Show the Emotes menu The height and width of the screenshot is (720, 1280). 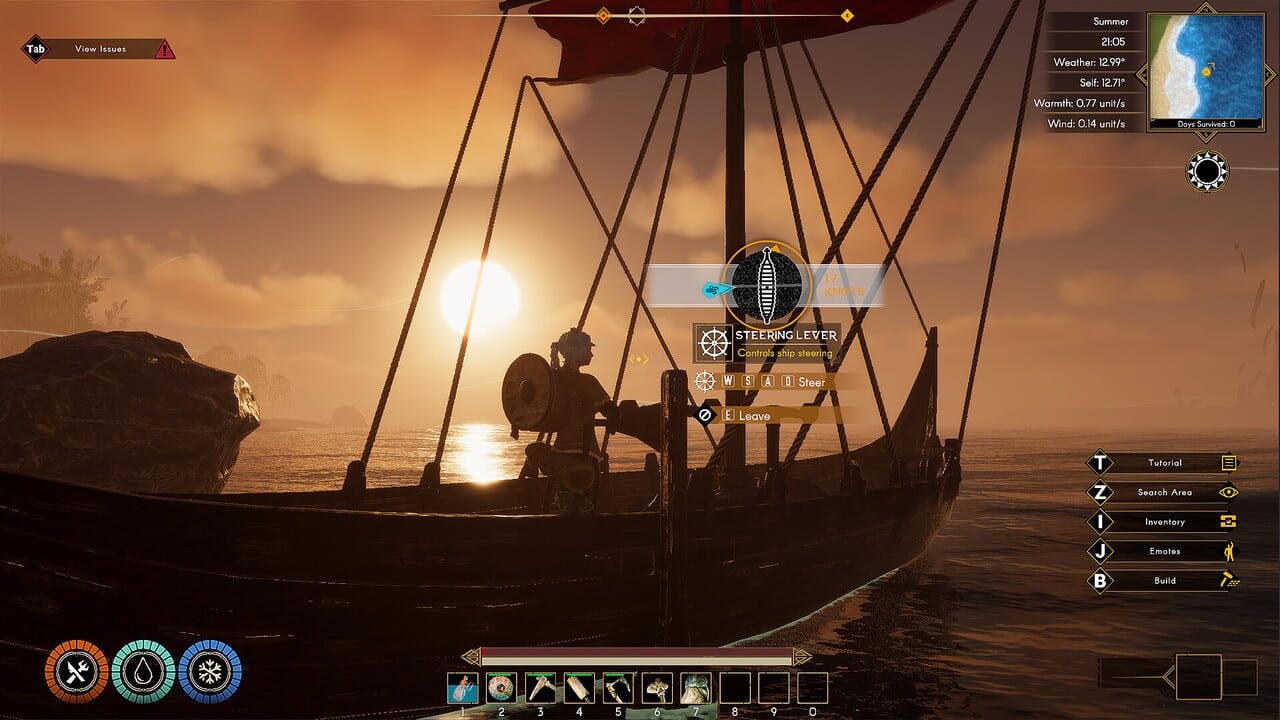(x=1165, y=551)
